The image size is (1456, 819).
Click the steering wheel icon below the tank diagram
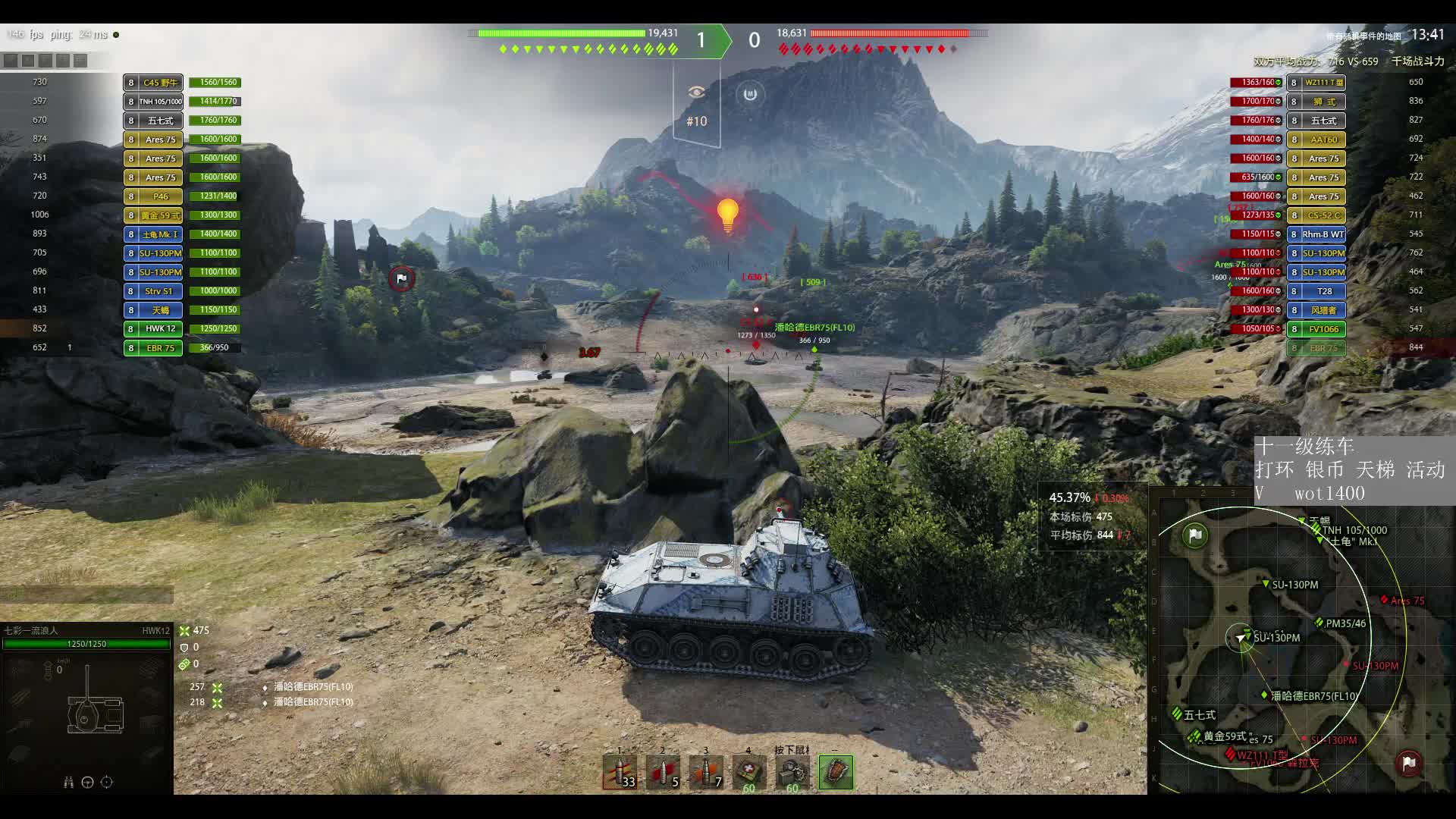(x=87, y=783)
